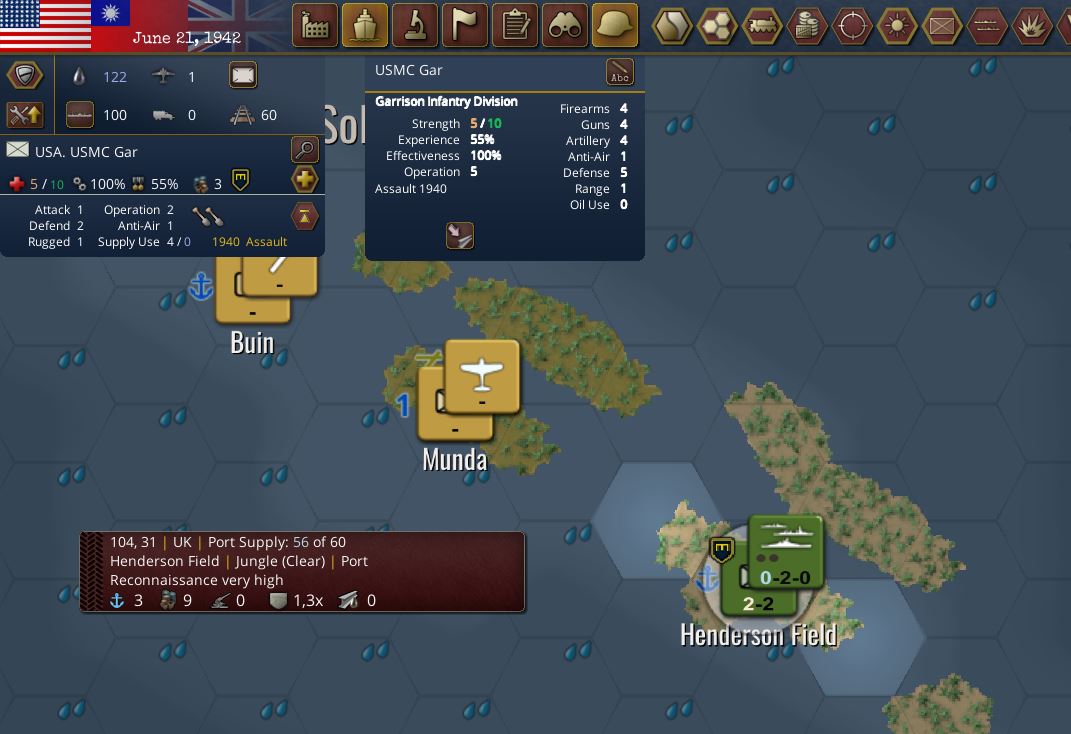The image size is (1071, 734).
Task: Click the wrench and arrow upgrade button
Action: point(24,115)
